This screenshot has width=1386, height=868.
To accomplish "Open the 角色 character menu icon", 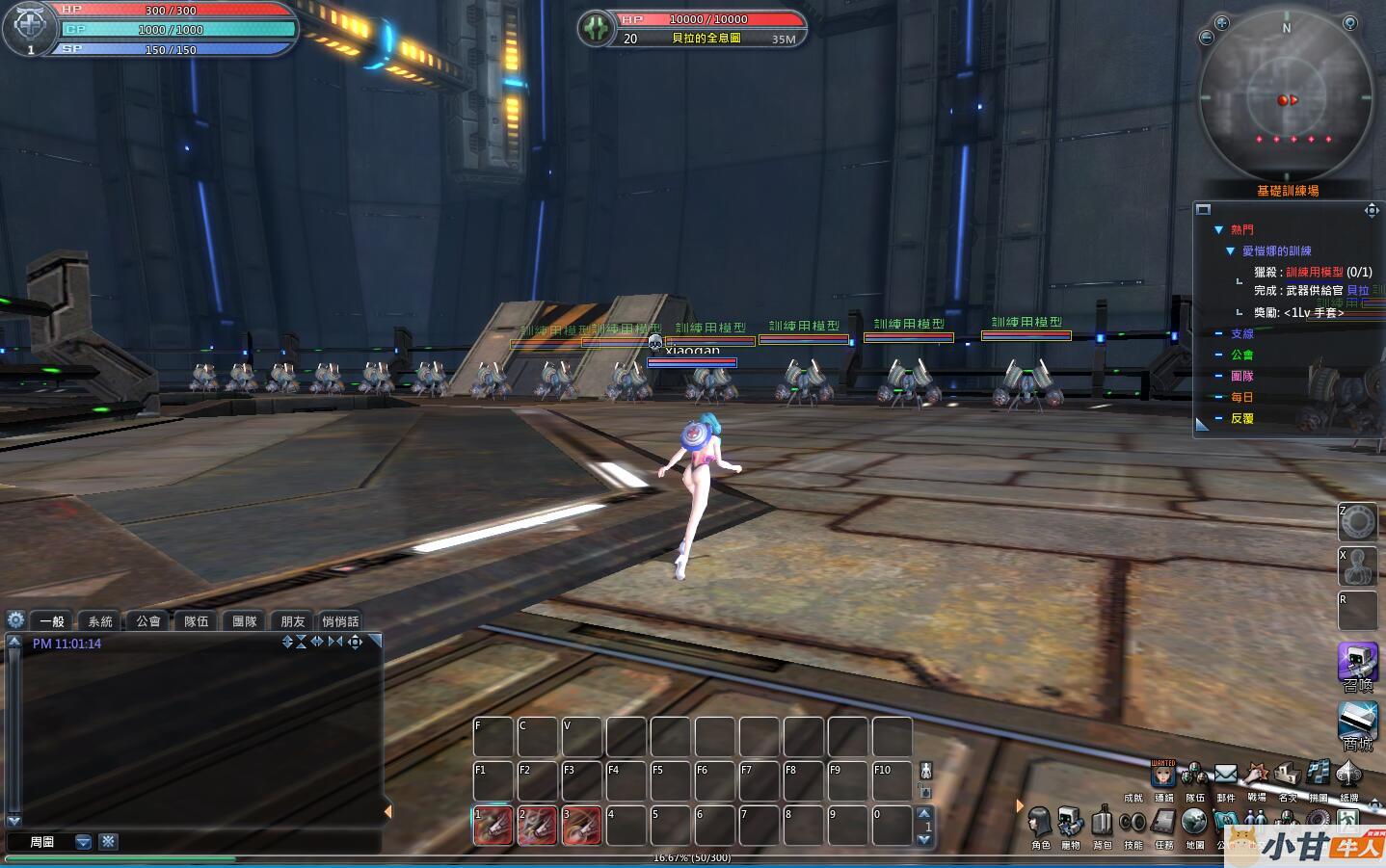I will pyautogui.click(x=1039, y=822).
